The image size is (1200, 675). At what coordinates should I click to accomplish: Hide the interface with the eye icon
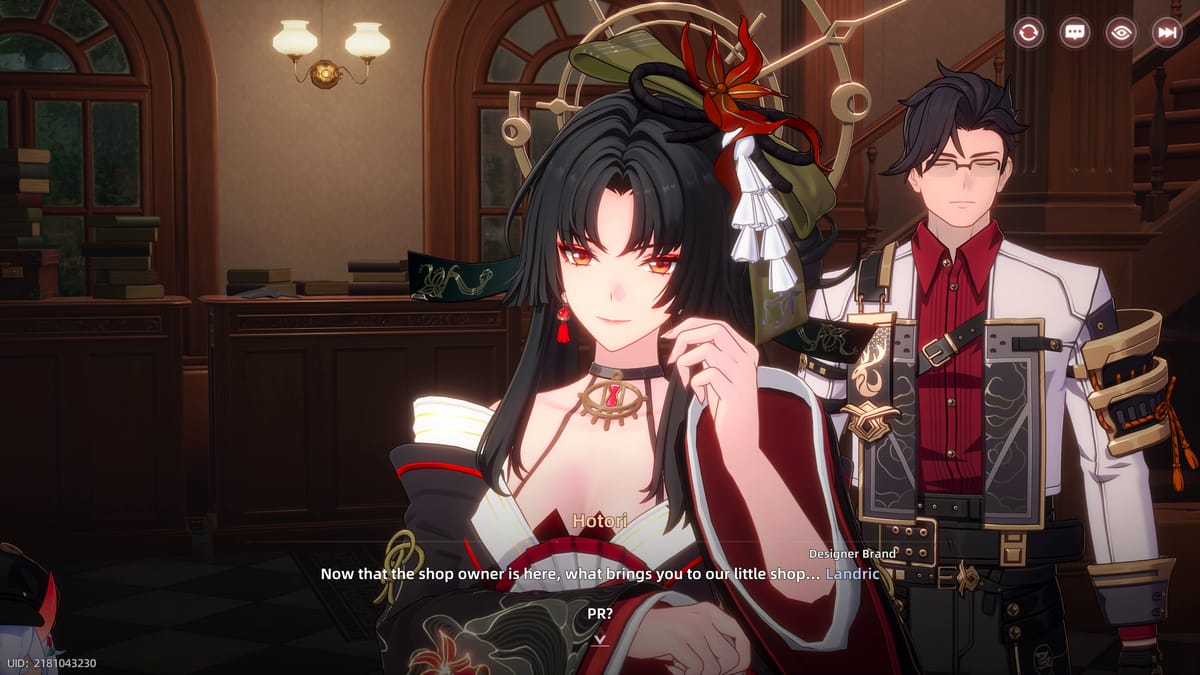(1121, 32)
